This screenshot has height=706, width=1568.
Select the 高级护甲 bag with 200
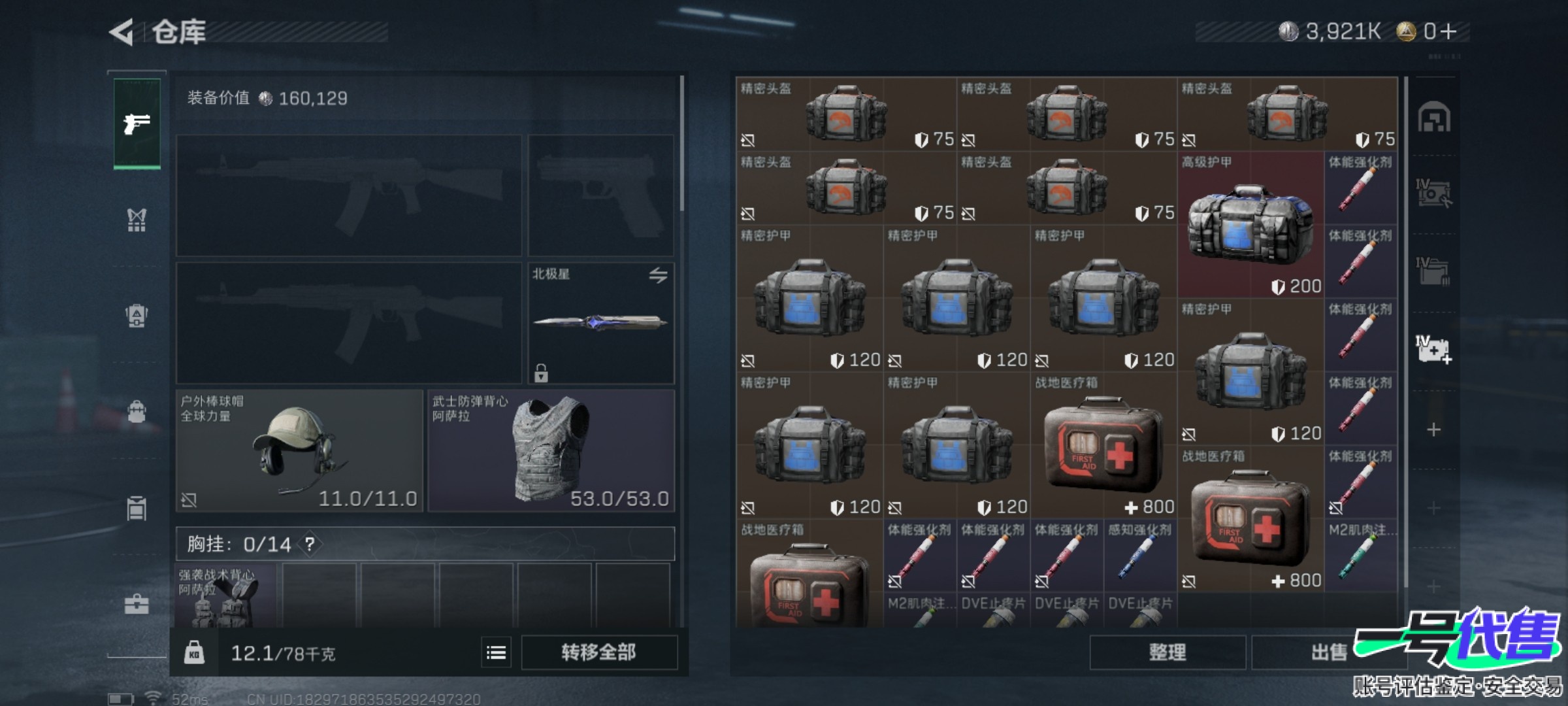[x=1250, y=225]
